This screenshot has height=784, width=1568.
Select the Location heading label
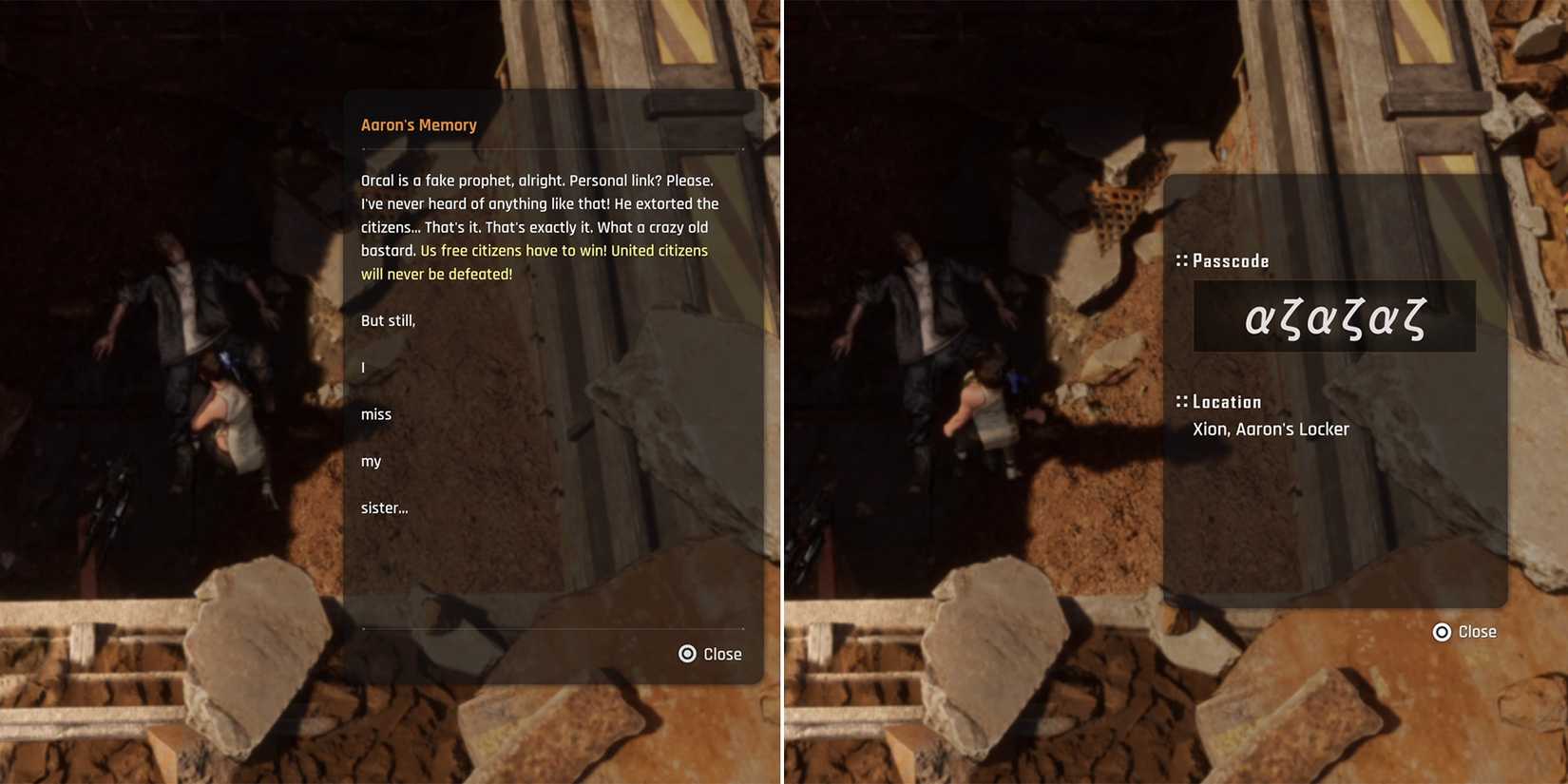coord(1227,401)
